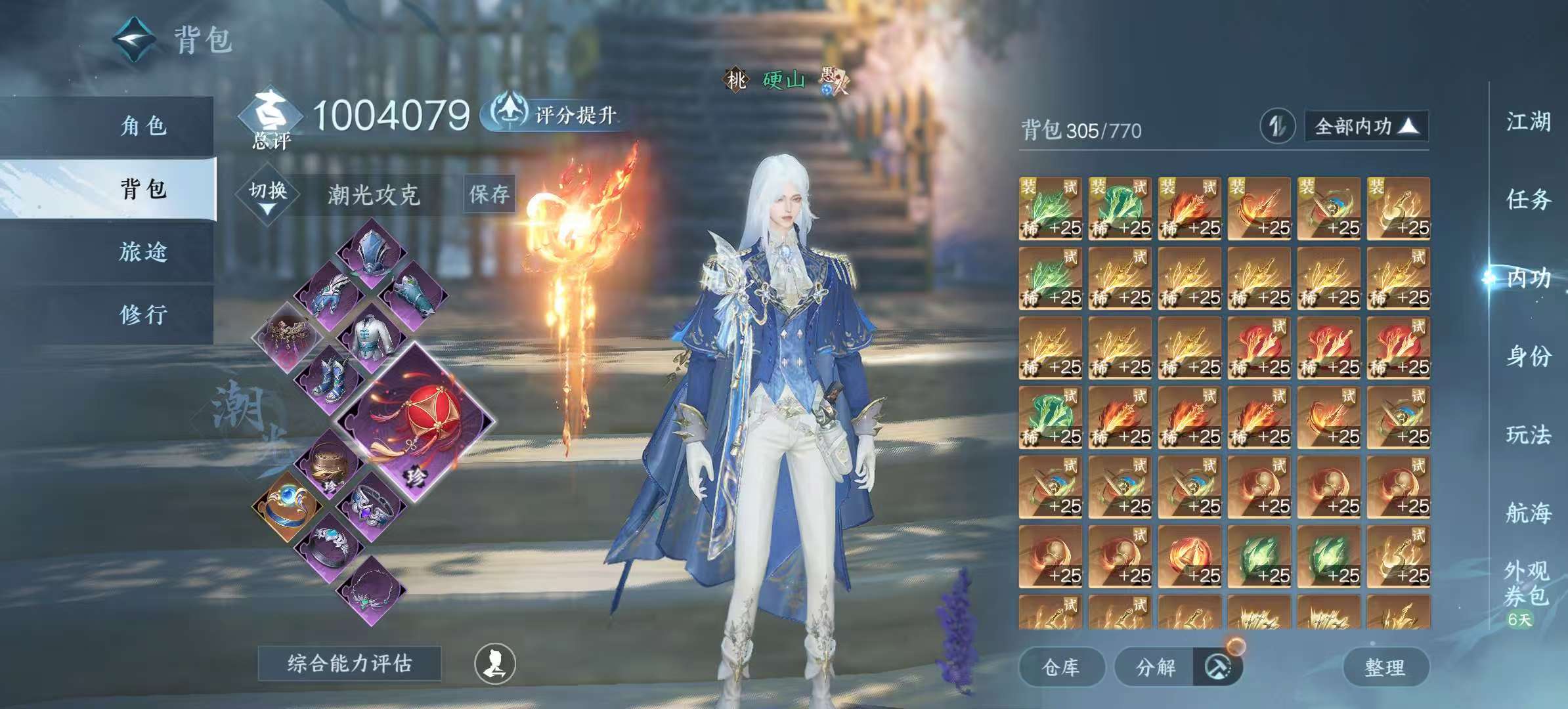Screen dimensions: 1568x709
Task: Click the back arrow beside 背包 title
Action: (x=135, y=39)
